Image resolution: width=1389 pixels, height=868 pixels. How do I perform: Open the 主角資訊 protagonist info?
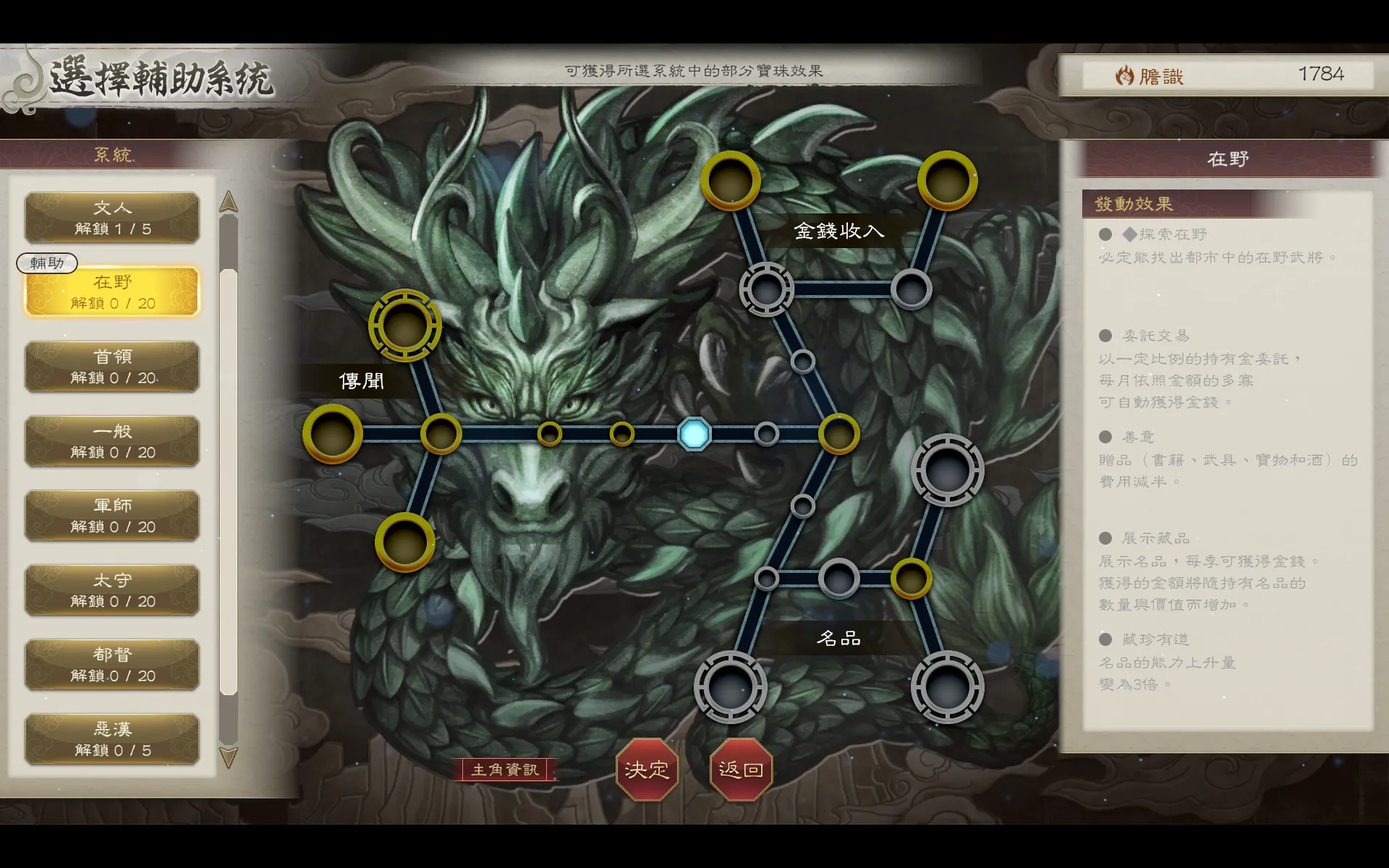click(x=505, y=770)
